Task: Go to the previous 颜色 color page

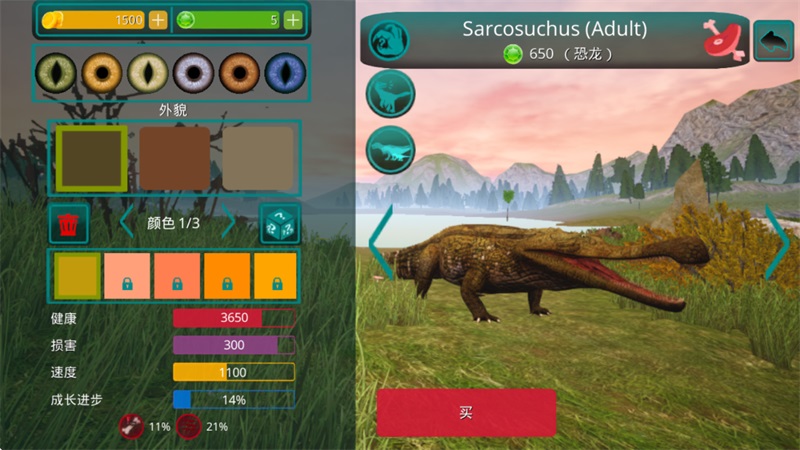Action: click(x=127, y=222)
